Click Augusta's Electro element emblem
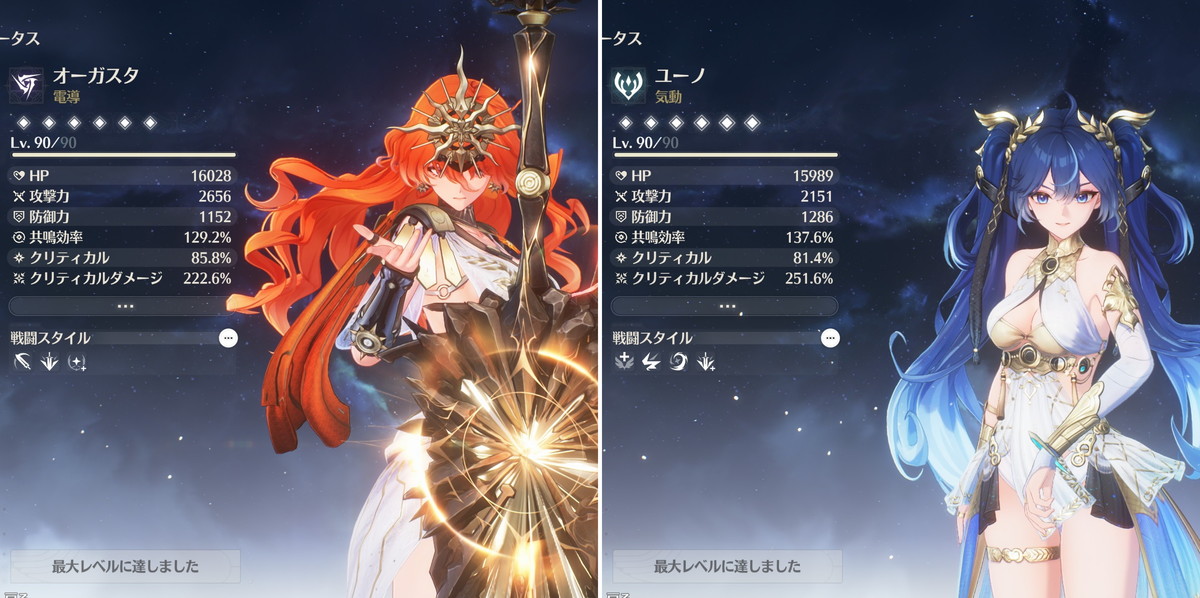 (27, 85)
